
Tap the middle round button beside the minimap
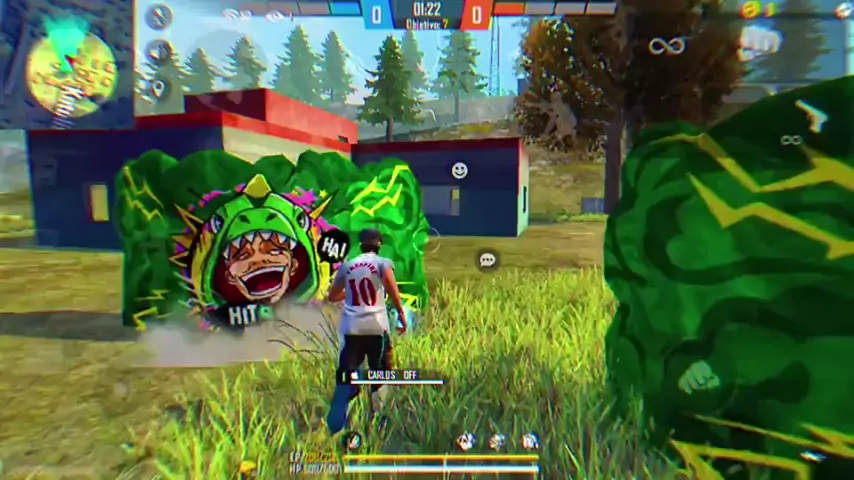pos(158,52)
